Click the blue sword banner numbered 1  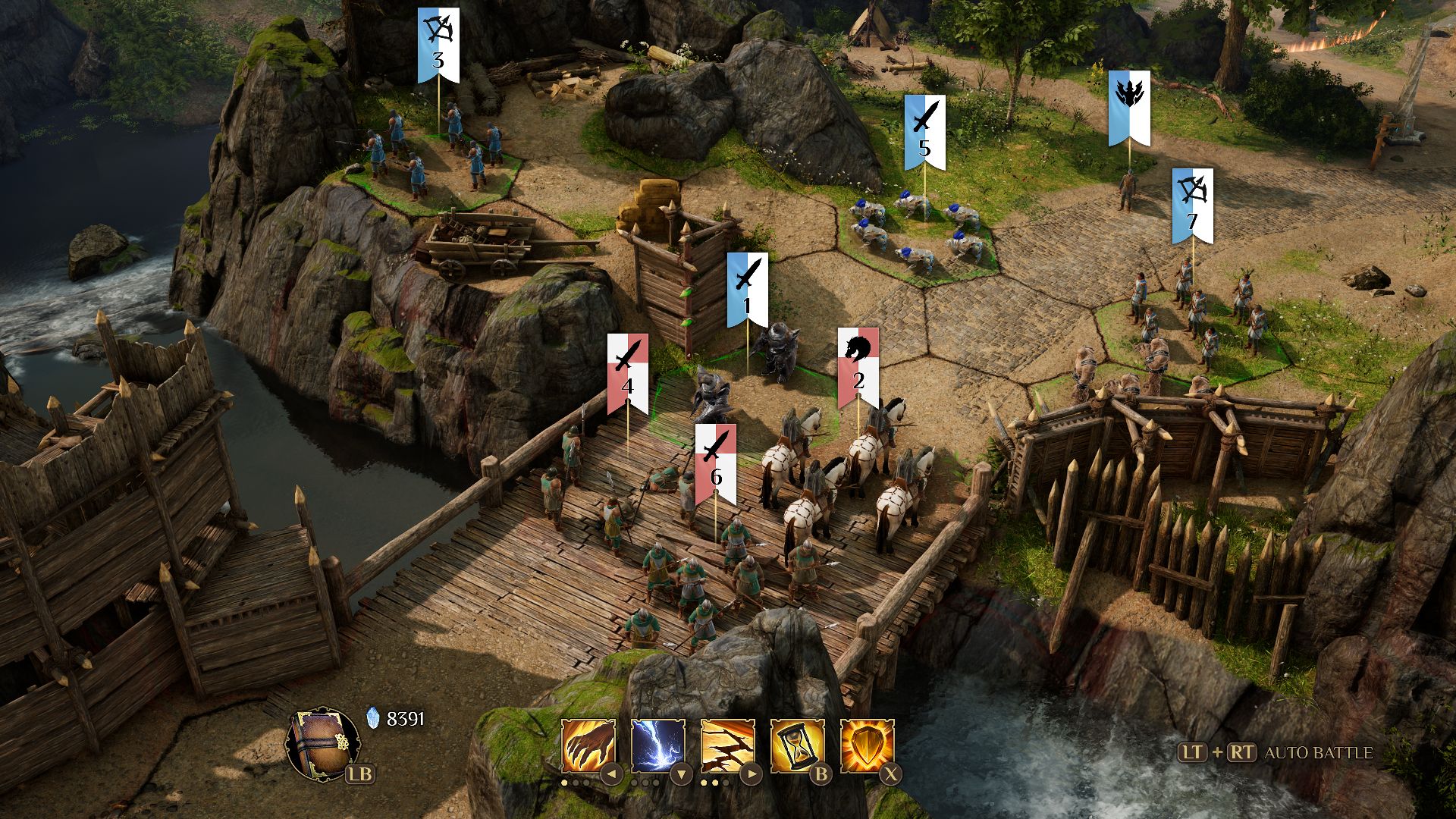tap(748, 290)
